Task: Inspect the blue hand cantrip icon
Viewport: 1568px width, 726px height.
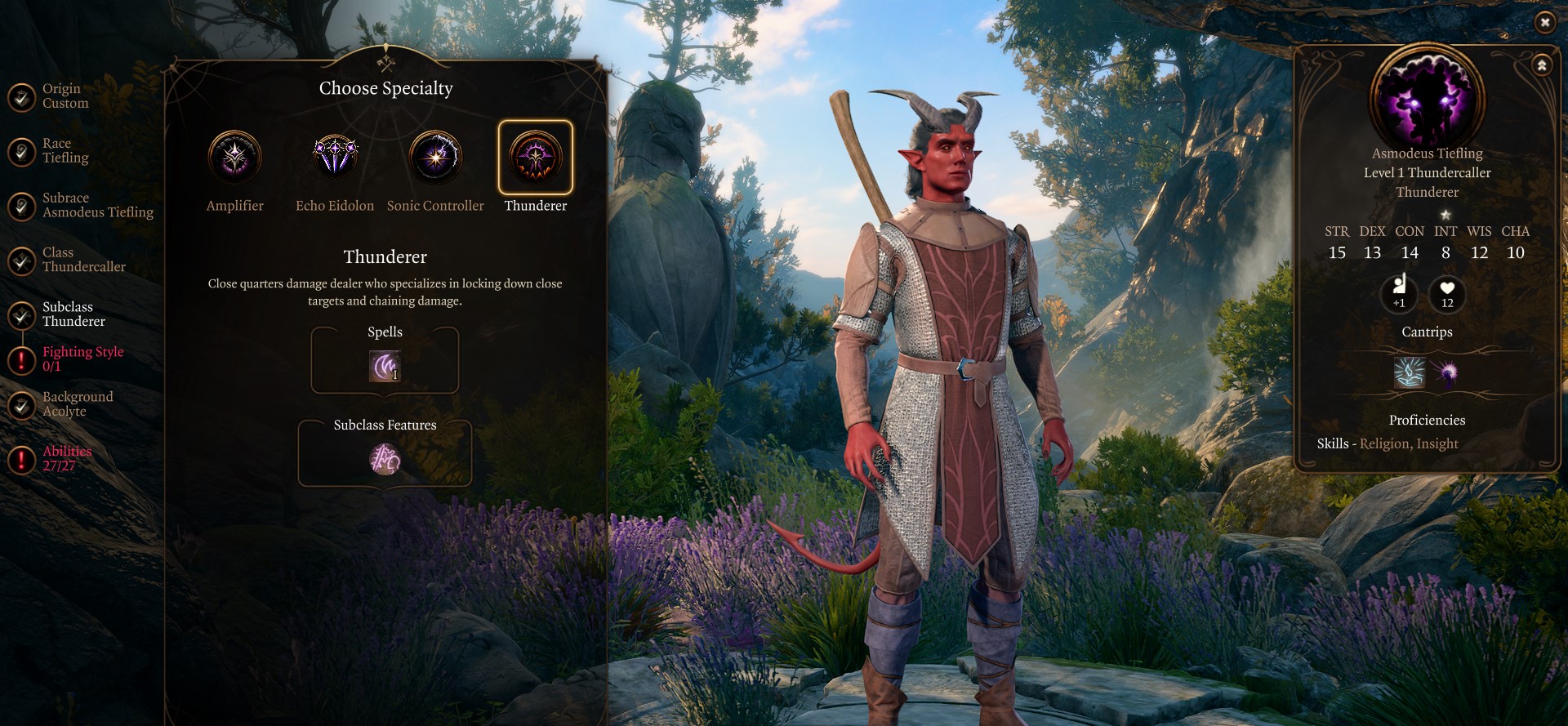Action: (x=1410, y=373)
